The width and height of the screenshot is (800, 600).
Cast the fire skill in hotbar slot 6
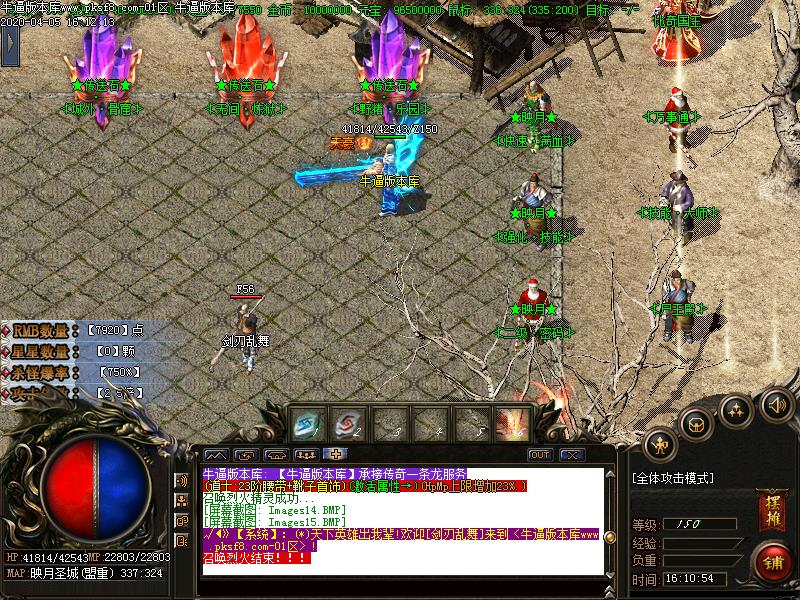[x=515, y=424]
